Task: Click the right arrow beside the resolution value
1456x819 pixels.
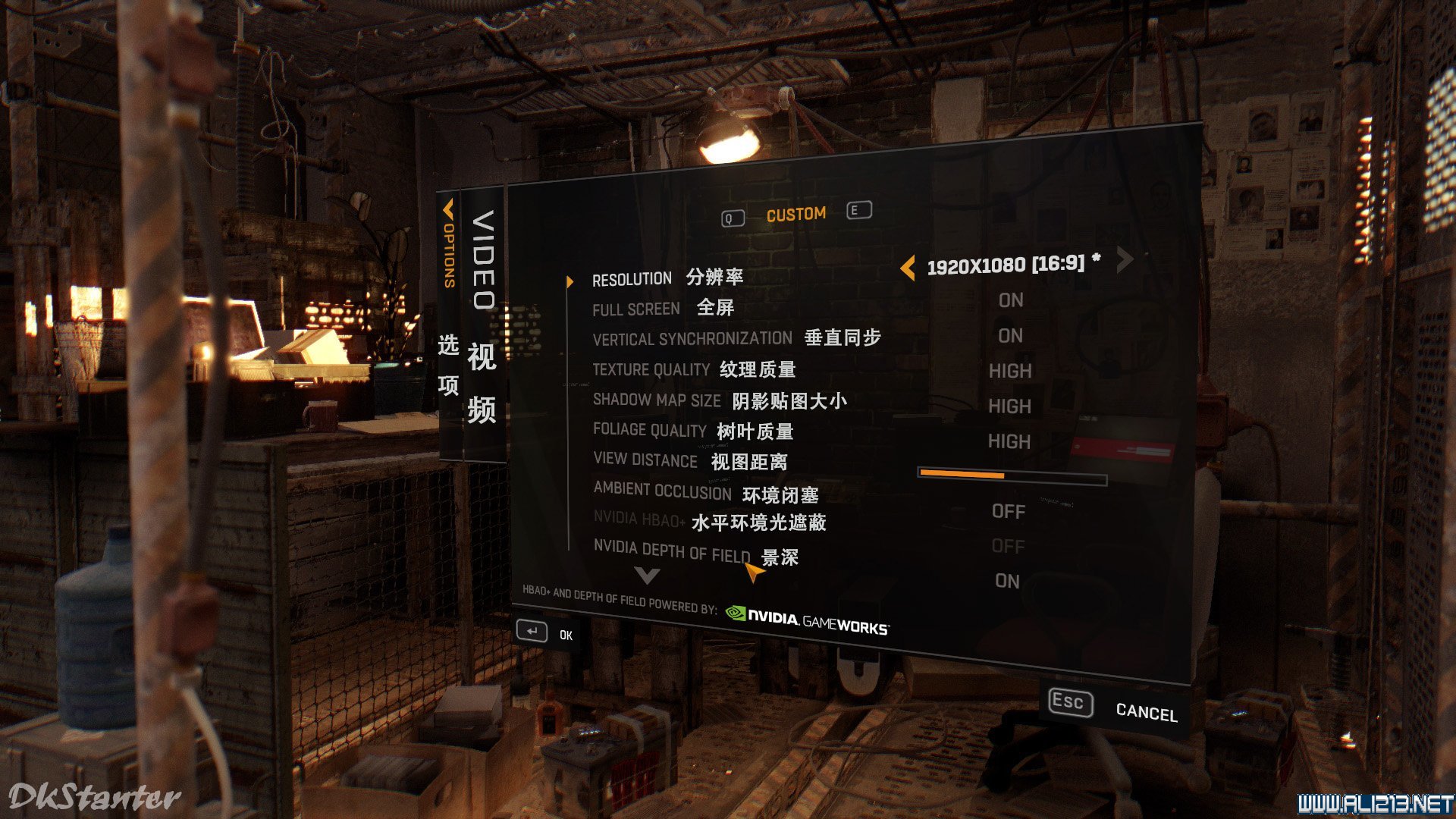Action: (1125, 260)
